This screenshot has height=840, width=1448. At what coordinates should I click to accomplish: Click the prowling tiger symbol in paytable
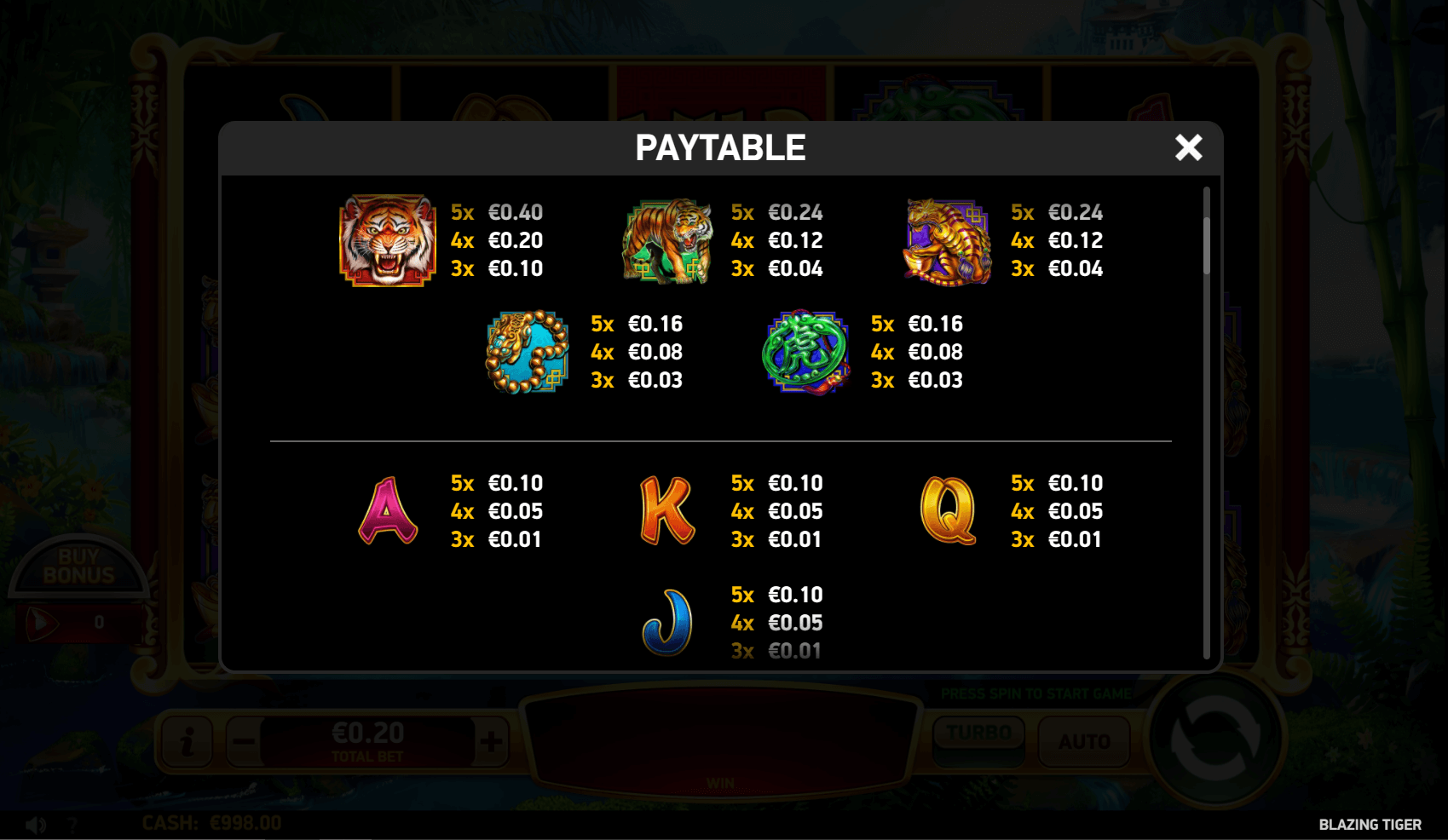pyautogui.click(x=666, y=243)
